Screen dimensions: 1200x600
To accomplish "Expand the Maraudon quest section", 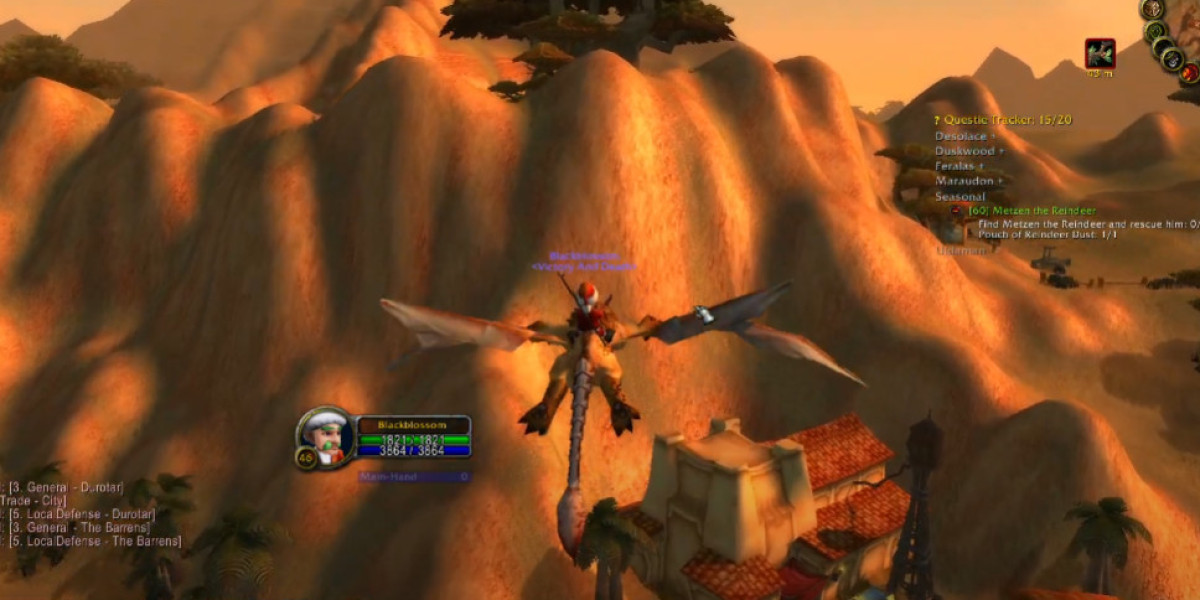I will 971,181.
